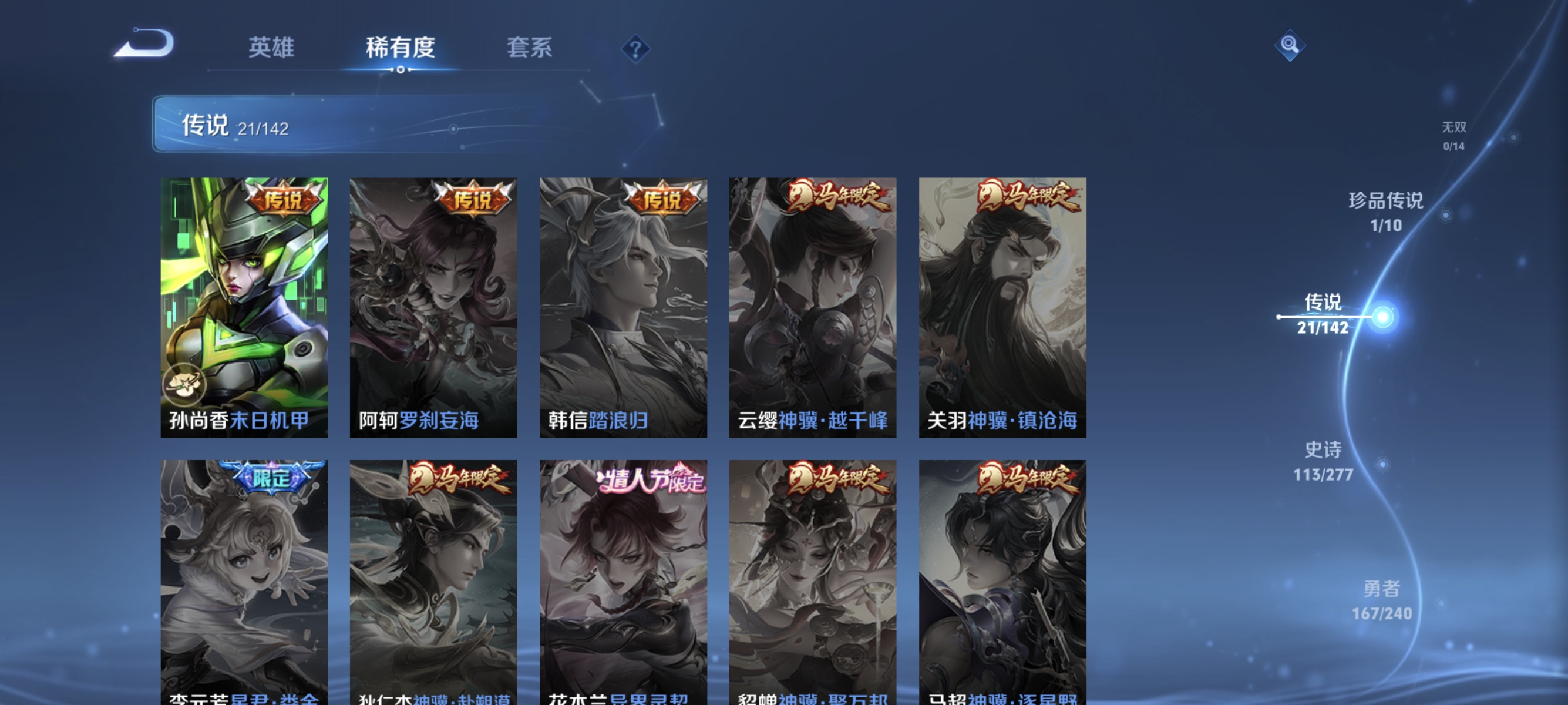Open skin search with the magnifier icon
Viewport: 1568px width, 705px height.
pyautogui.click(x=1291, y=45)
